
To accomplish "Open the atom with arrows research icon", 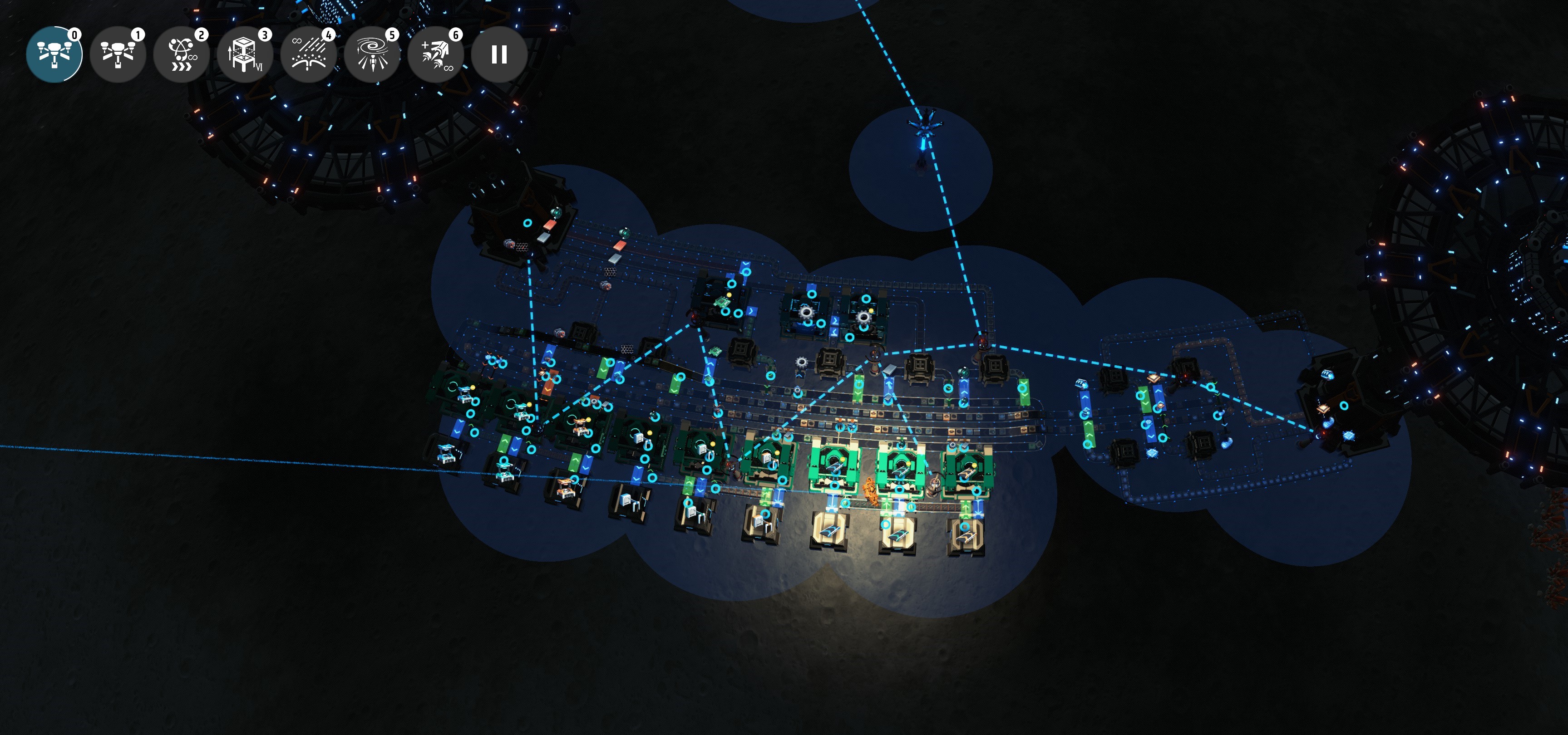I will coord(182,54).
